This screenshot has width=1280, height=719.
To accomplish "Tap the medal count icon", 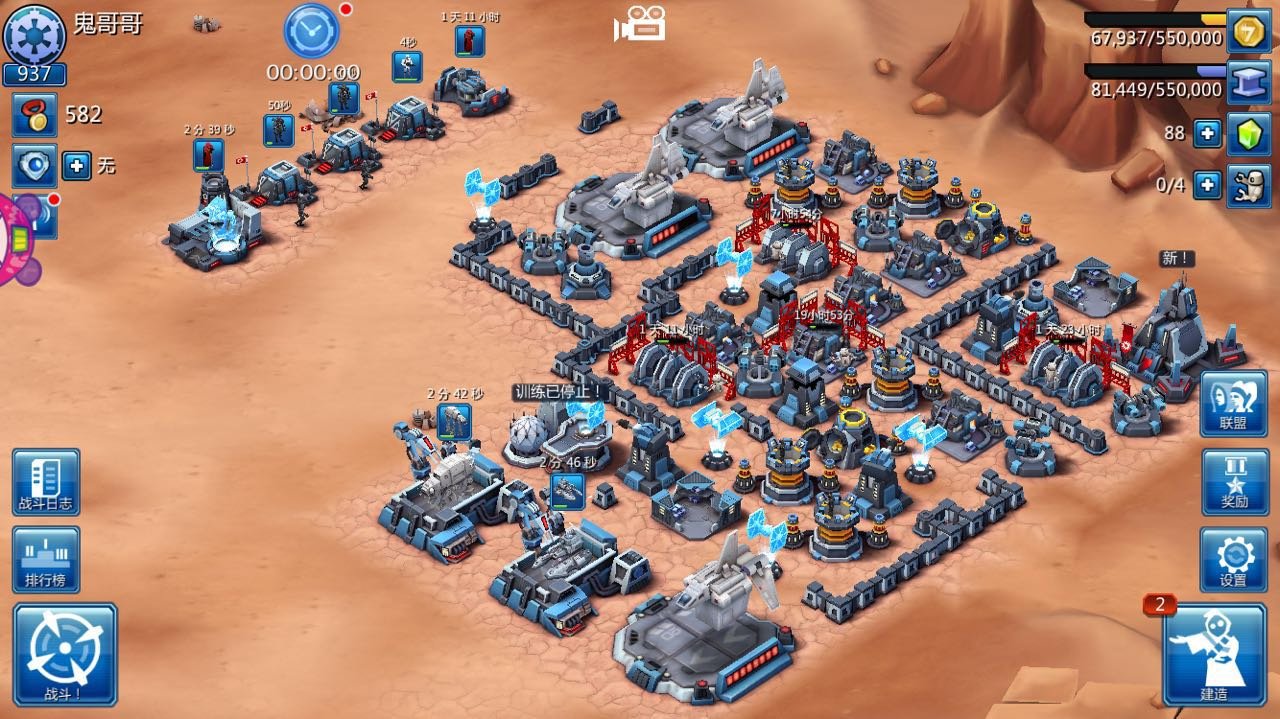I will (34, 115).
